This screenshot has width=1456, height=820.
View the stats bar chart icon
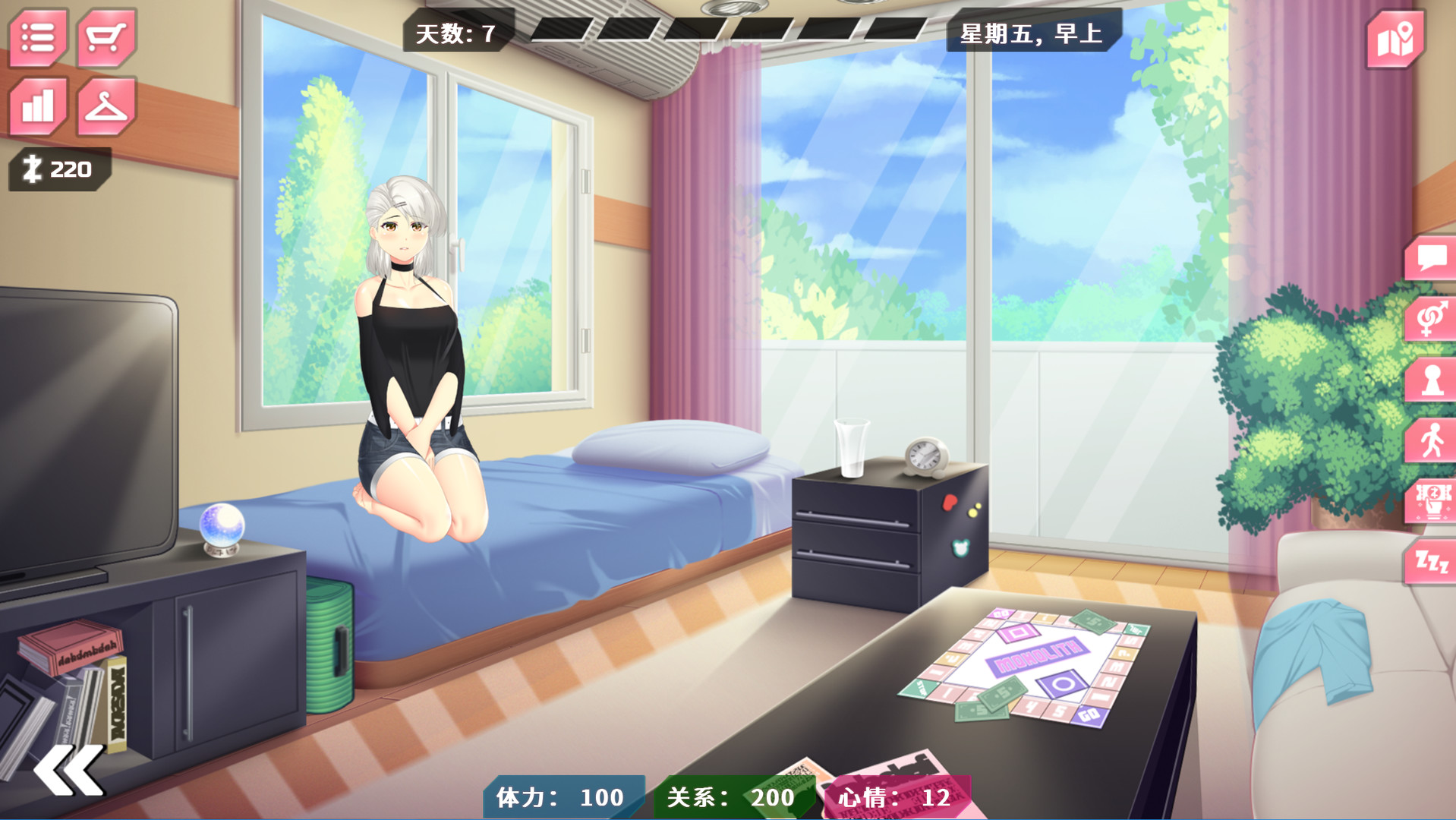tap(36, 105)
